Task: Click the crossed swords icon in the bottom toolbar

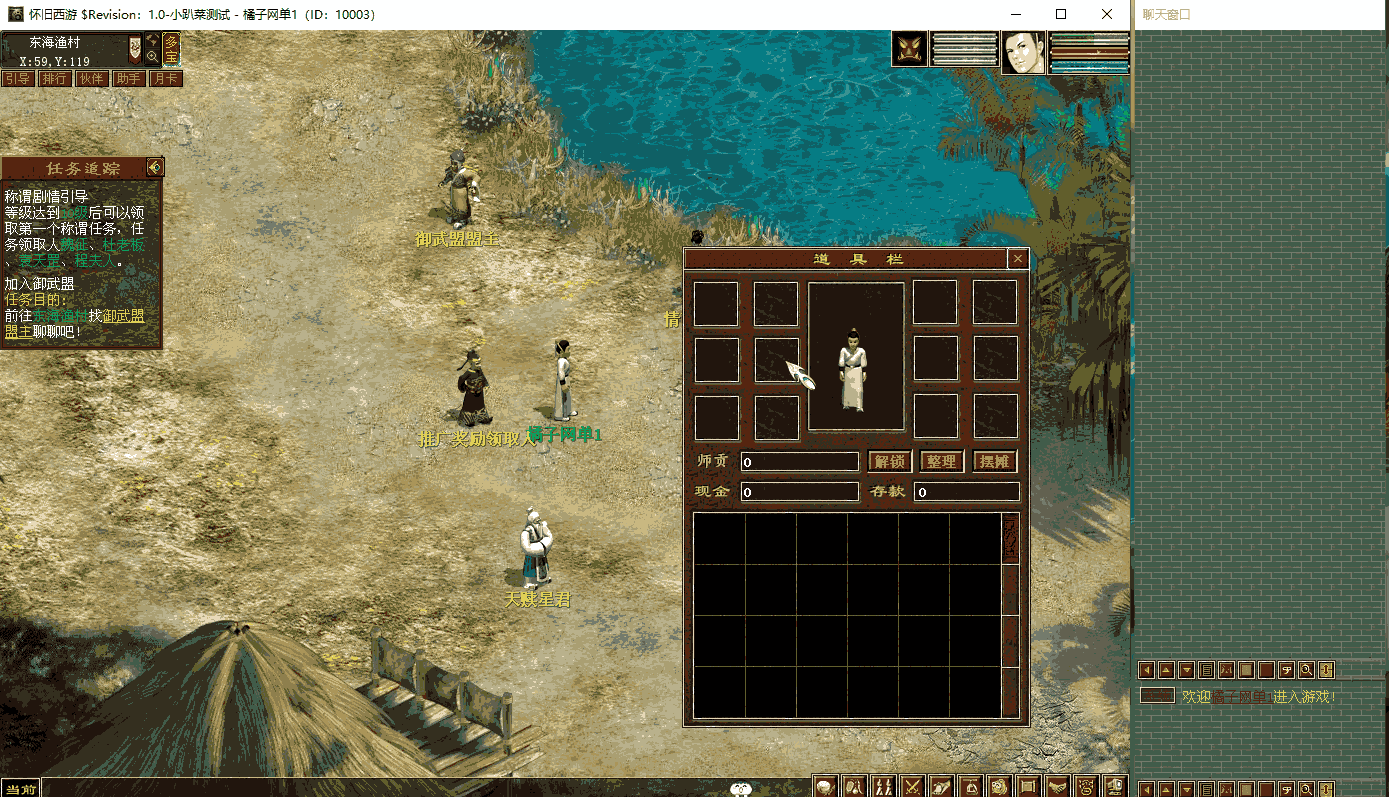Action: coord(912,787)
